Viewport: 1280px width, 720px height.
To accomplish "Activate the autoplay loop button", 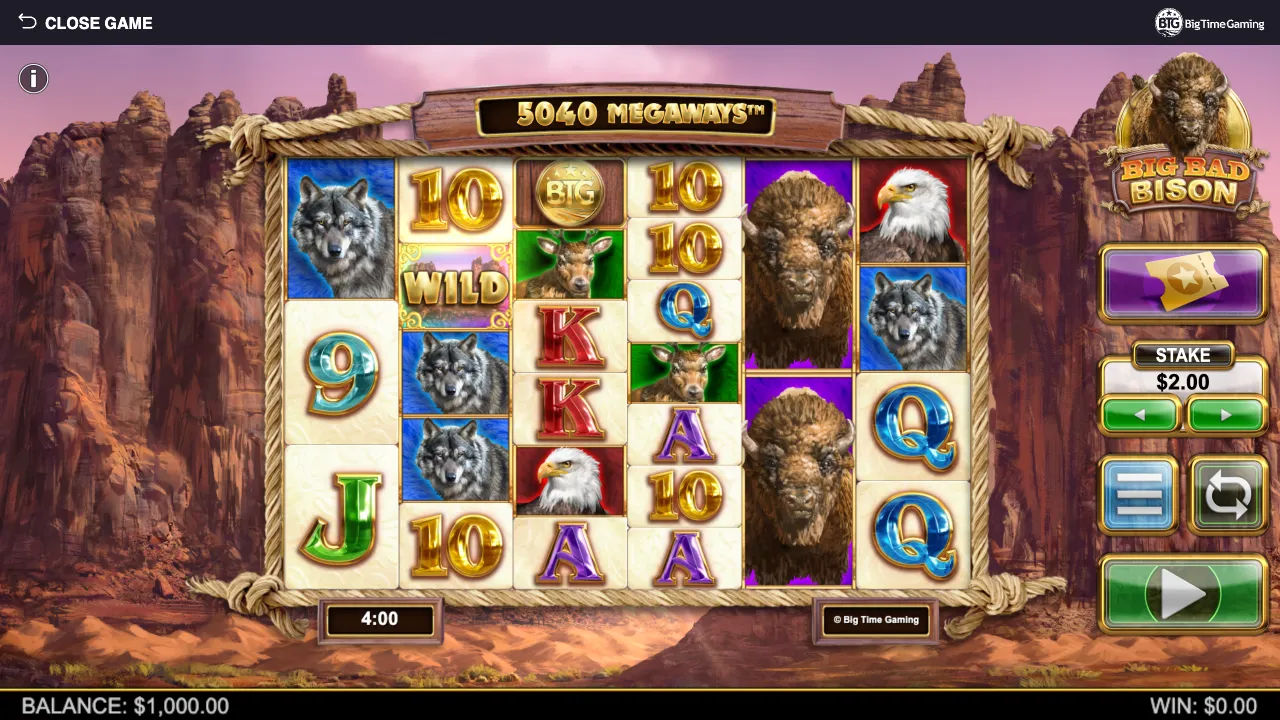I will coord(1228,495).
